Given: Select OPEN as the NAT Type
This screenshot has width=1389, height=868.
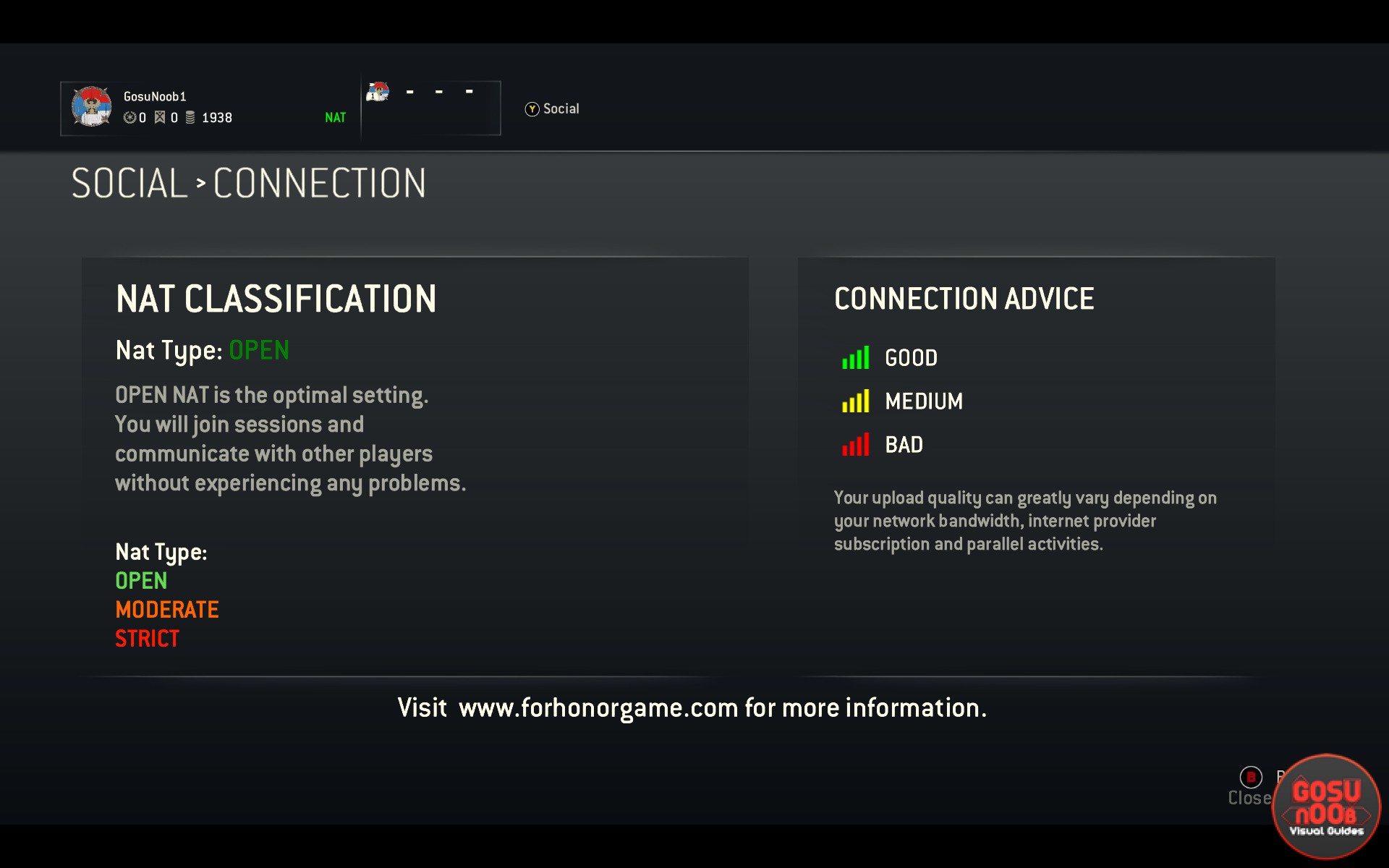Looking at the screenshot, I should click(141, 581).
